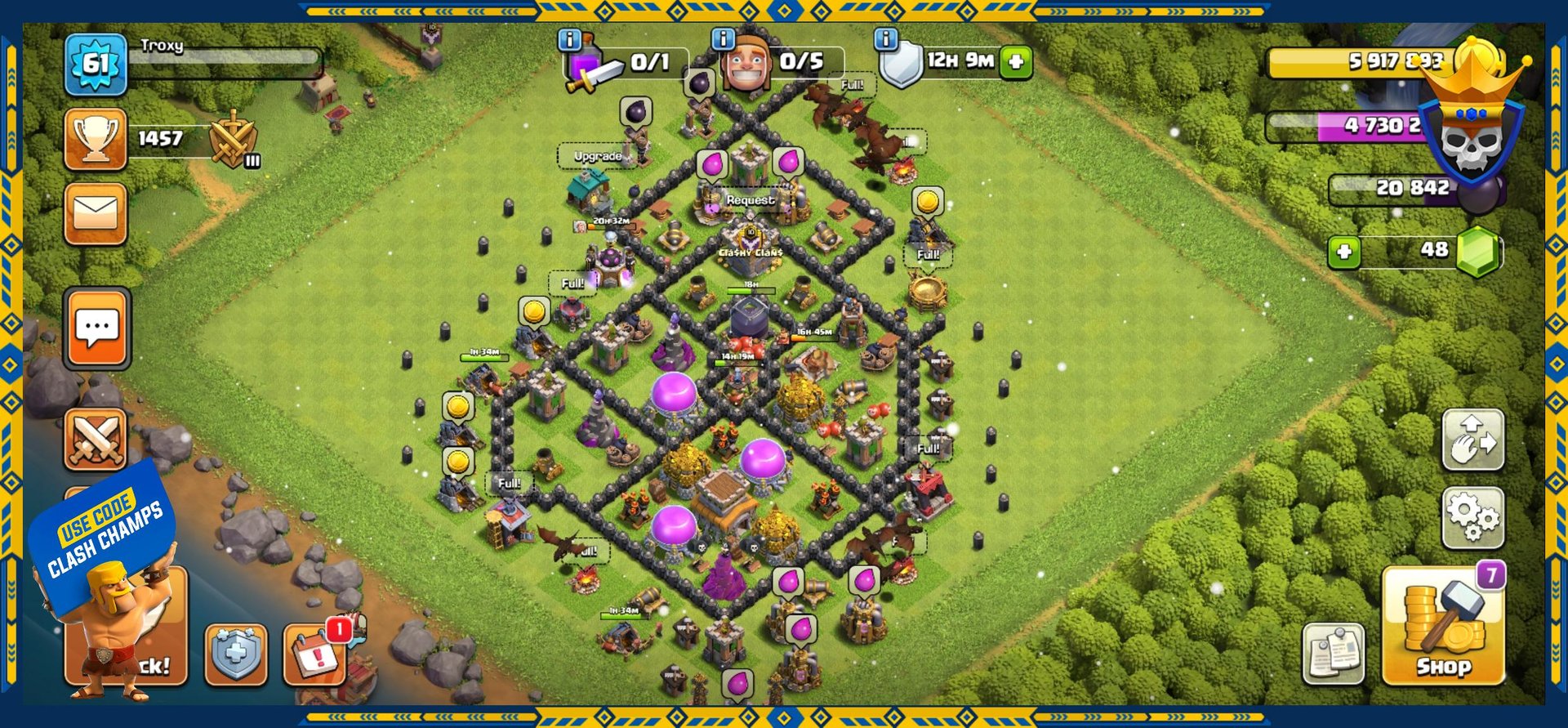This screenshot has height=728, width=1568.
Task: Show army troop capacity info
Action: tap(569, 39)
